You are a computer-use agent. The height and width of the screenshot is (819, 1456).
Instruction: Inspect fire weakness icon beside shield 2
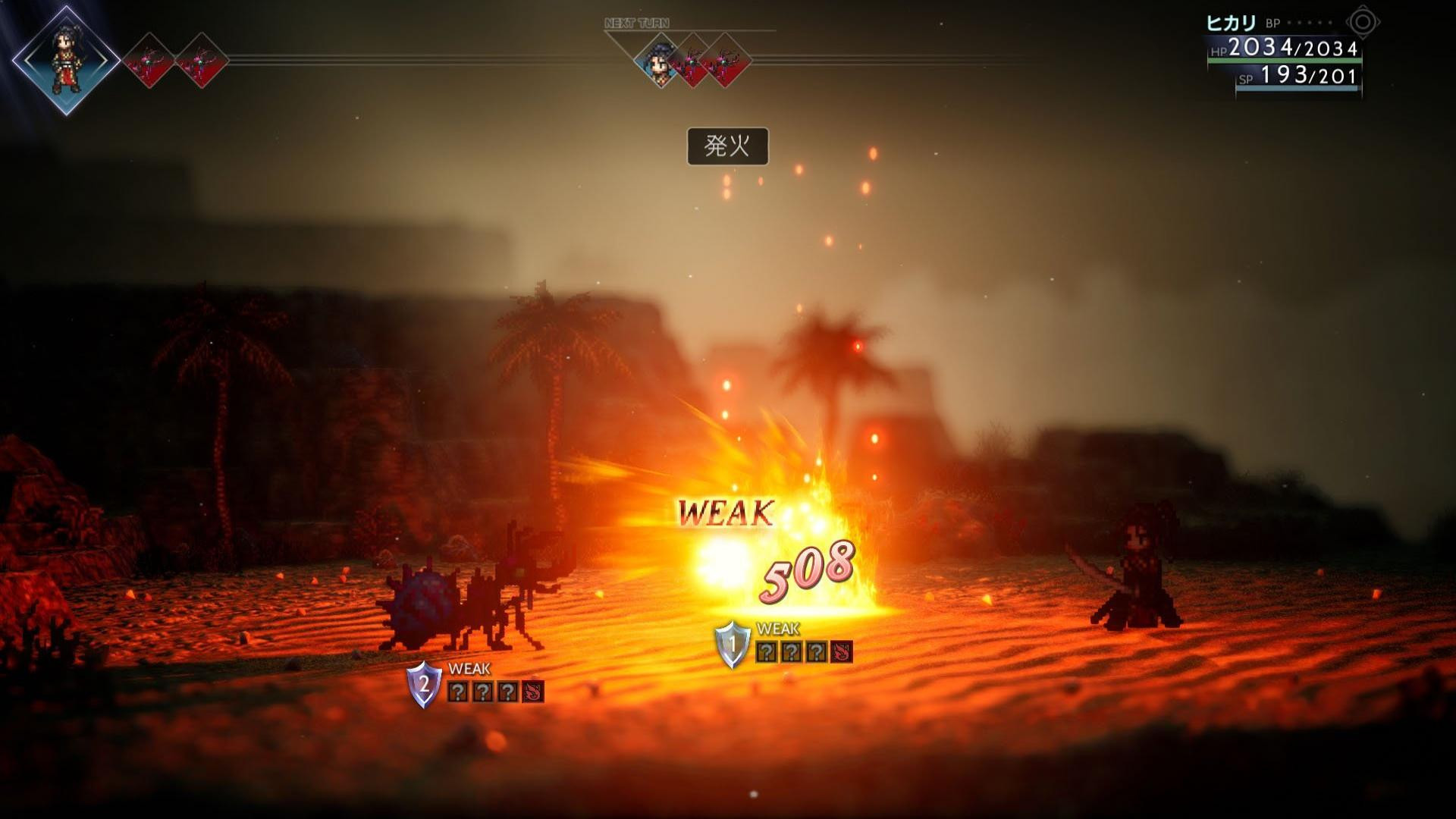[533, 692]
